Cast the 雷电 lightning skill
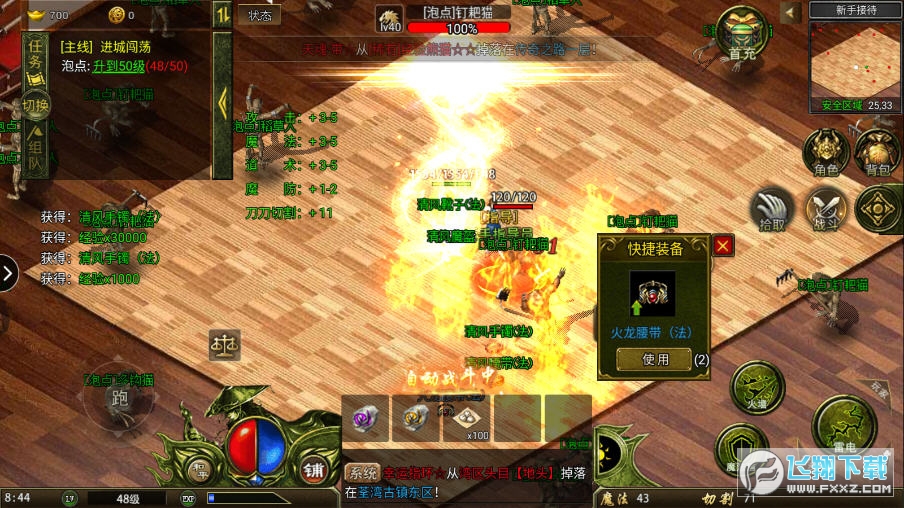Viewport: 904px width, 508px height. (843, 427)
